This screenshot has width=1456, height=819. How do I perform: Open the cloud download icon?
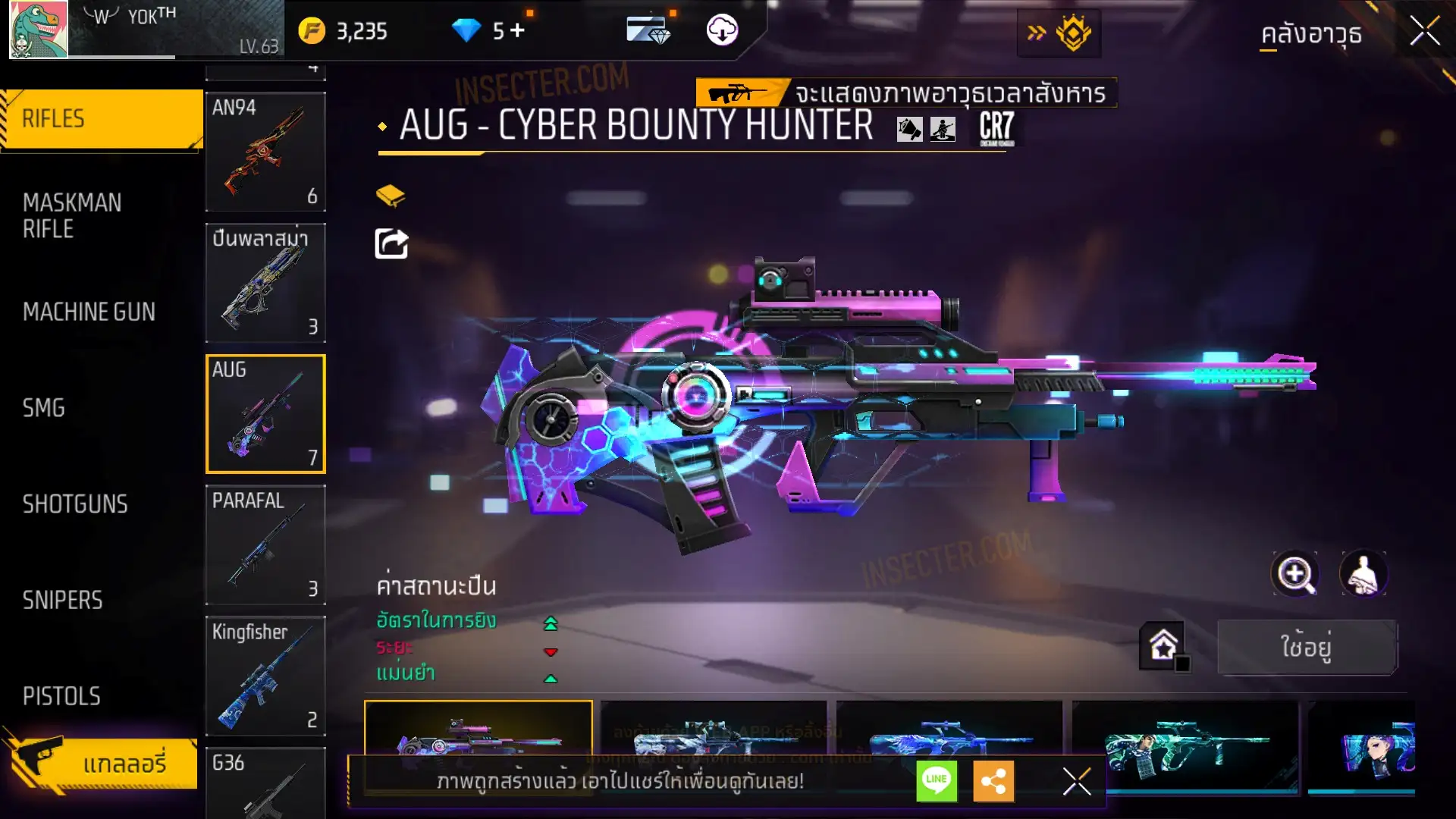point(722,30)
